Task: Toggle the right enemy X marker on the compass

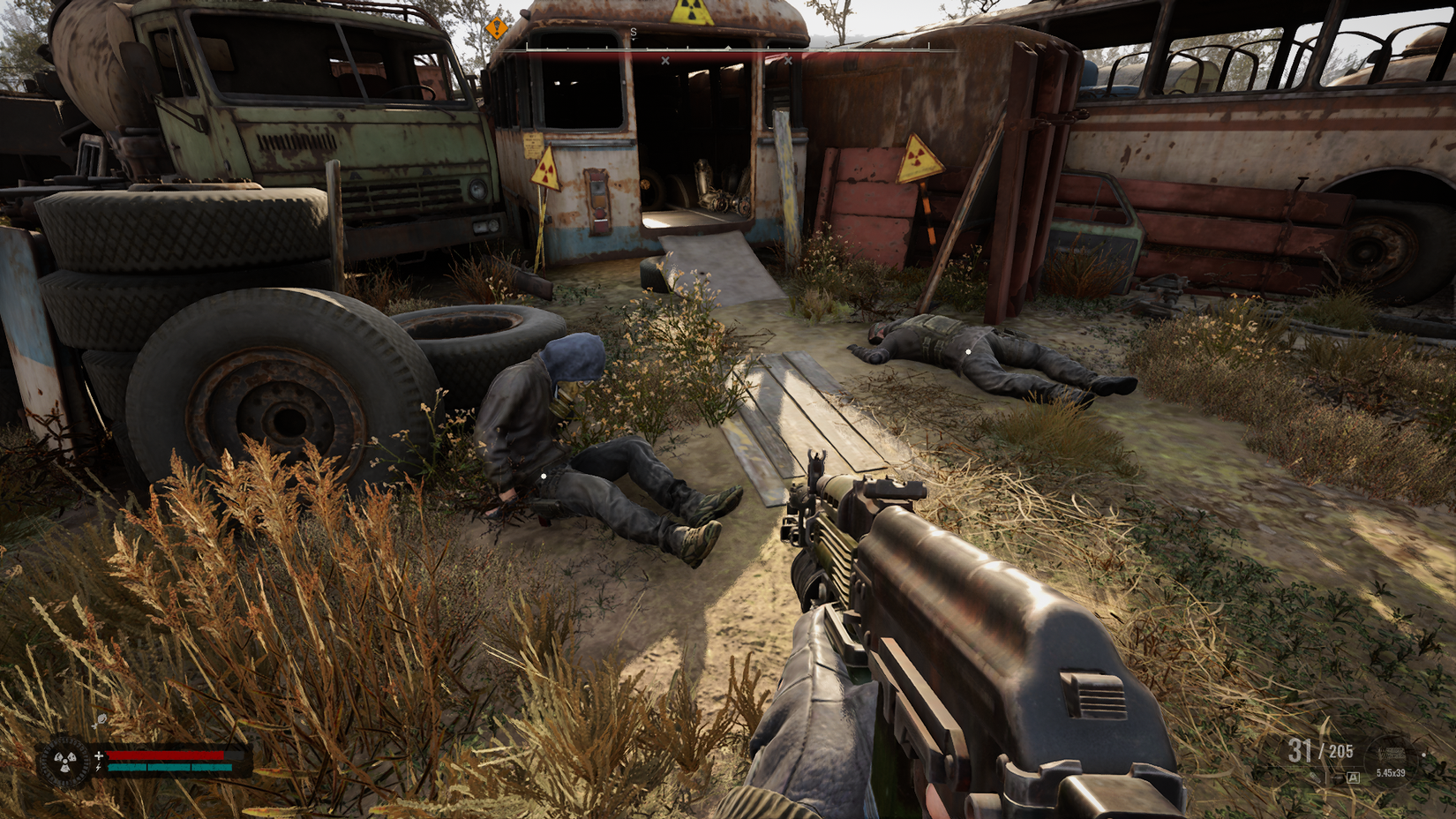Action: (789, 60)
